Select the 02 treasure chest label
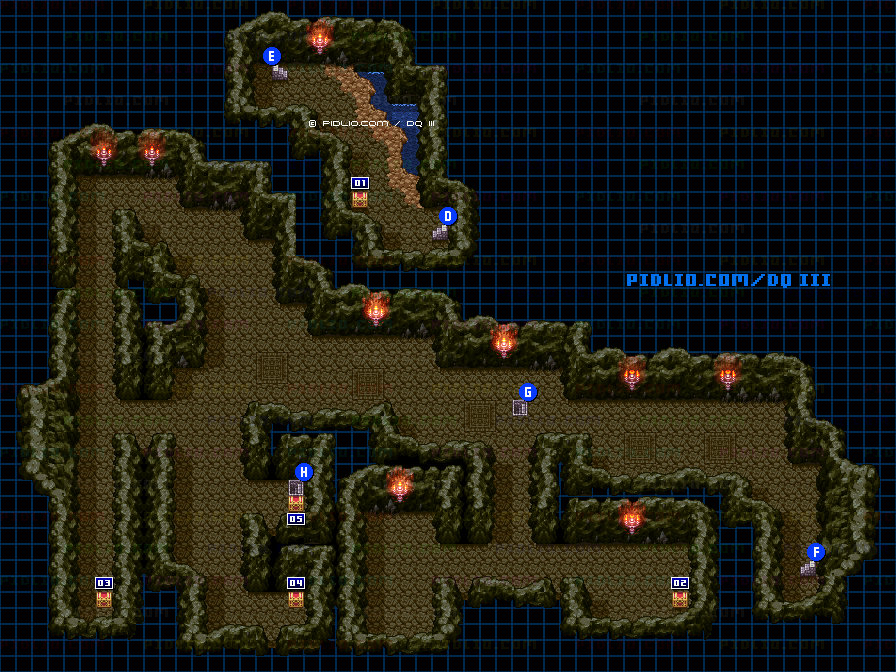The height and width of the screenshot is (672, 896). tap(680, 583)
